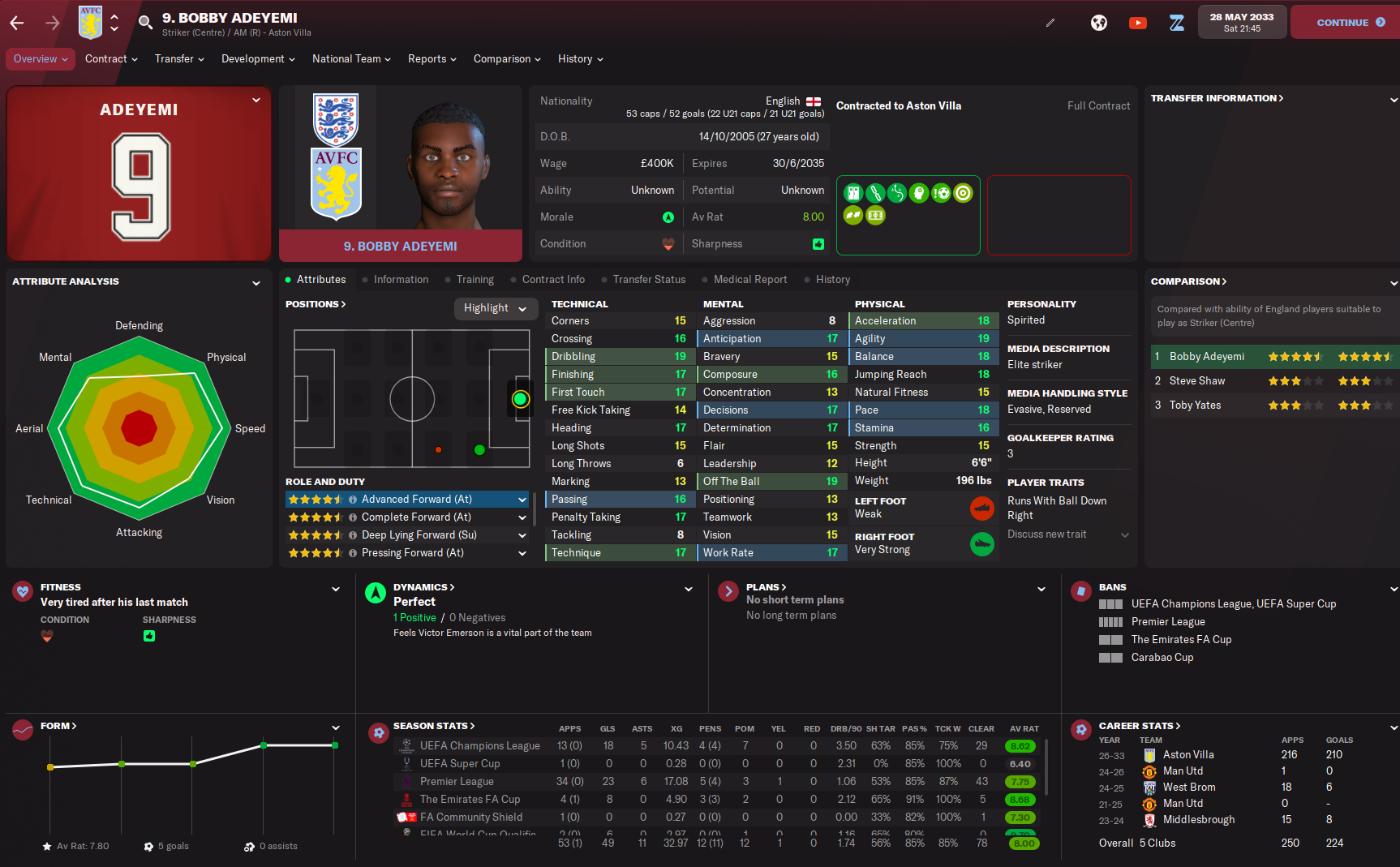Open the search magnifier icon
1400x867 pixels.
pos(145,23)
